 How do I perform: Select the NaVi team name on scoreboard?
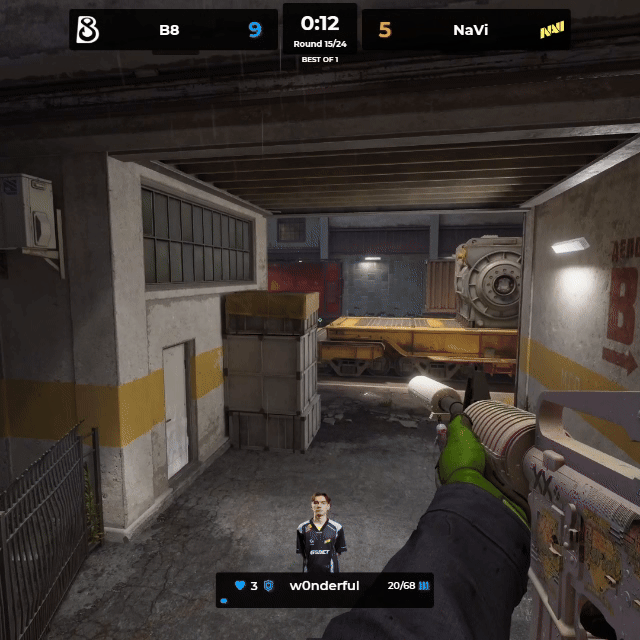[470, 30]
